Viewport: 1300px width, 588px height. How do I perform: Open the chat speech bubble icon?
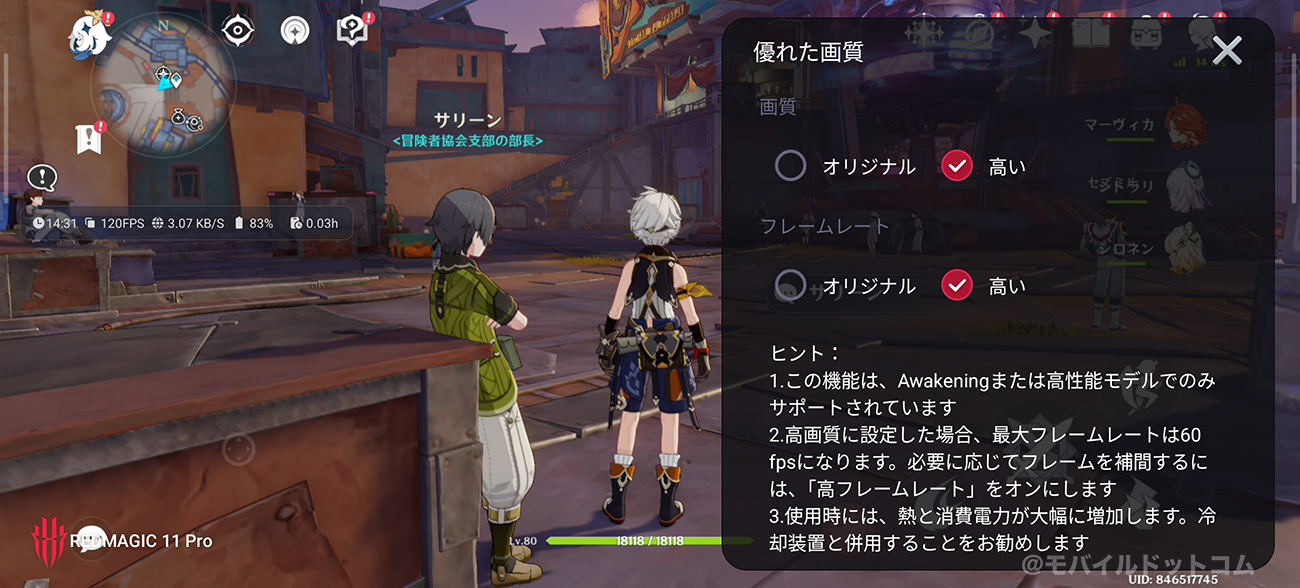pyautogui.click(x=42, y=178)
